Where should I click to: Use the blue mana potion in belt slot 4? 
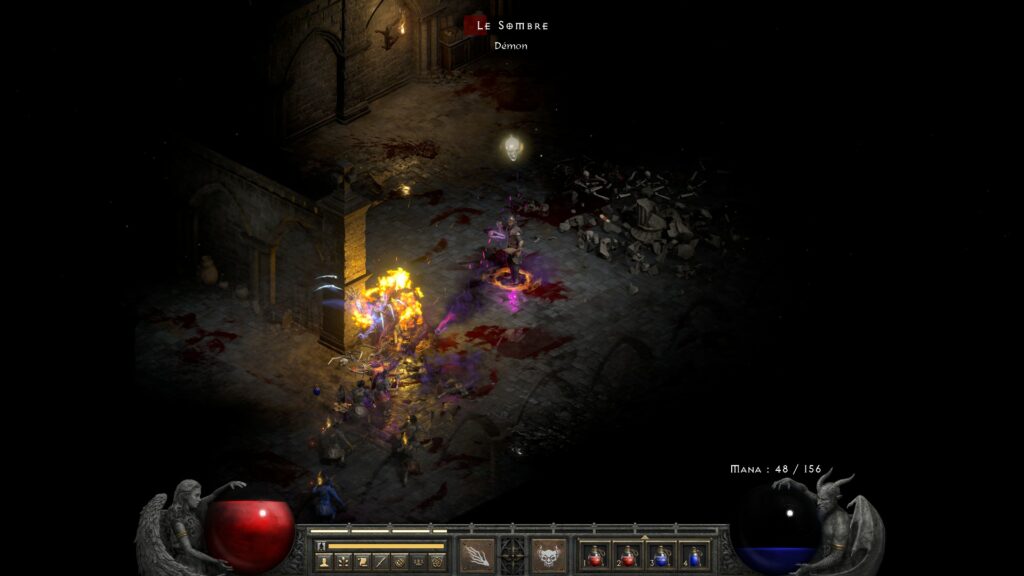(x=694, y=555)
